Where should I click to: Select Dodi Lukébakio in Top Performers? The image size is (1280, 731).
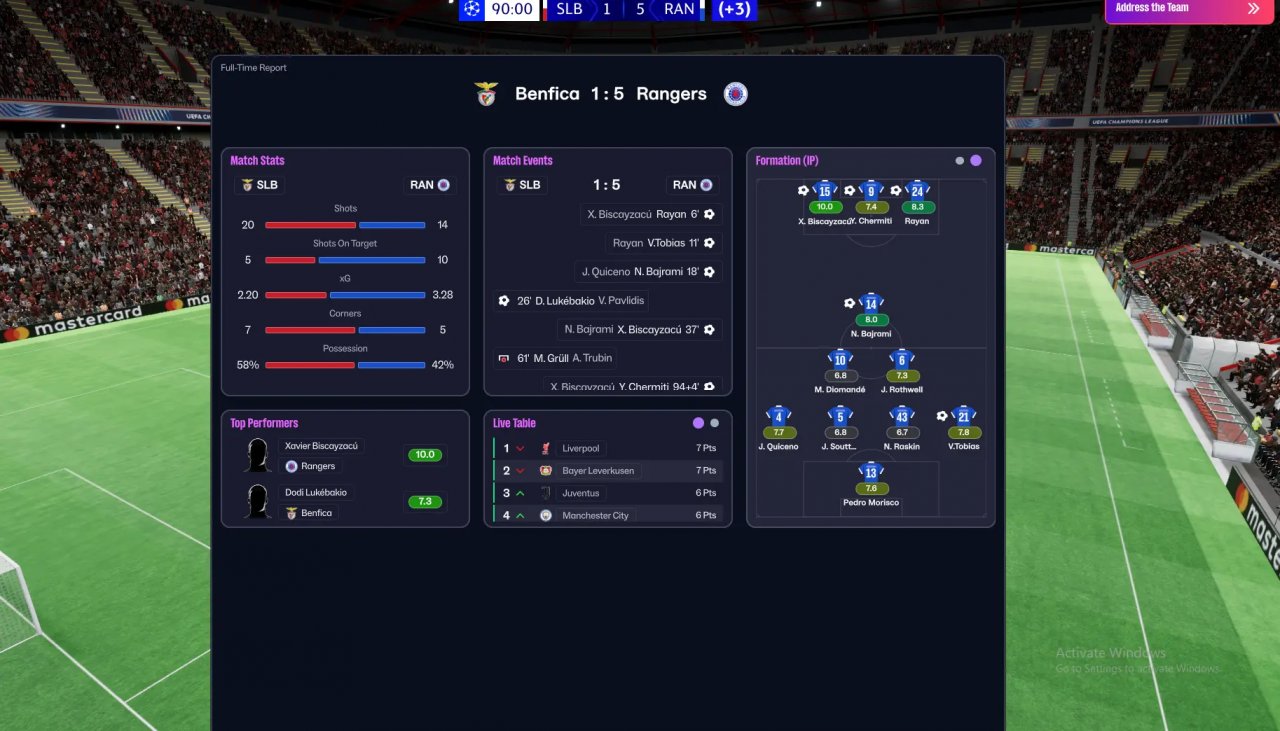click(x=317, y=492)
